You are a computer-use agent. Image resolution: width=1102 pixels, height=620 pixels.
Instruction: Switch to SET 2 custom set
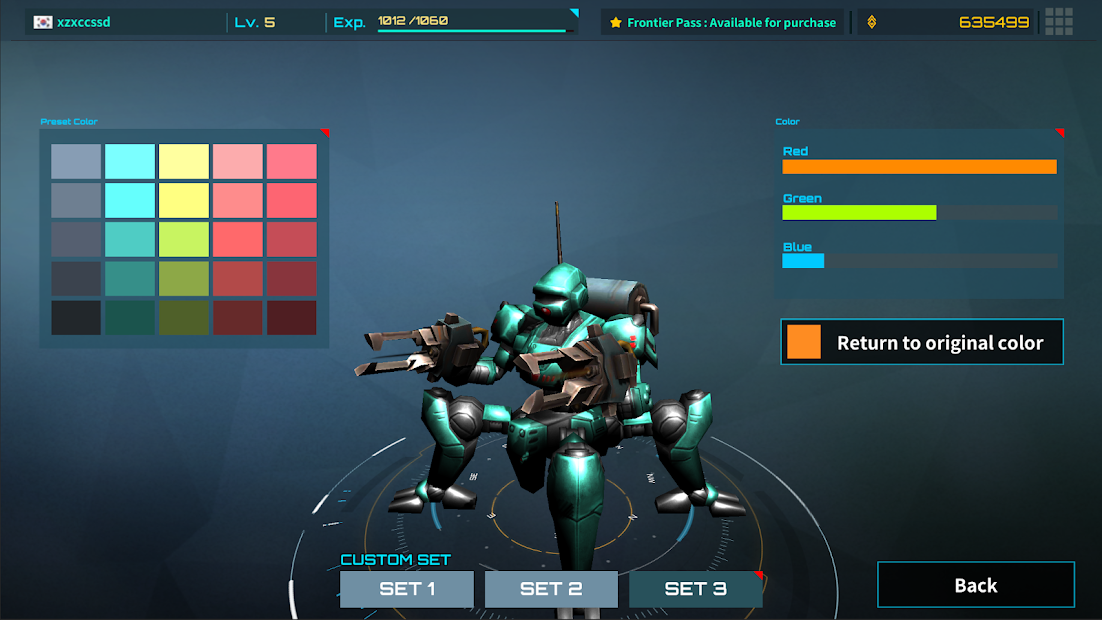click(x=551, y=589)
